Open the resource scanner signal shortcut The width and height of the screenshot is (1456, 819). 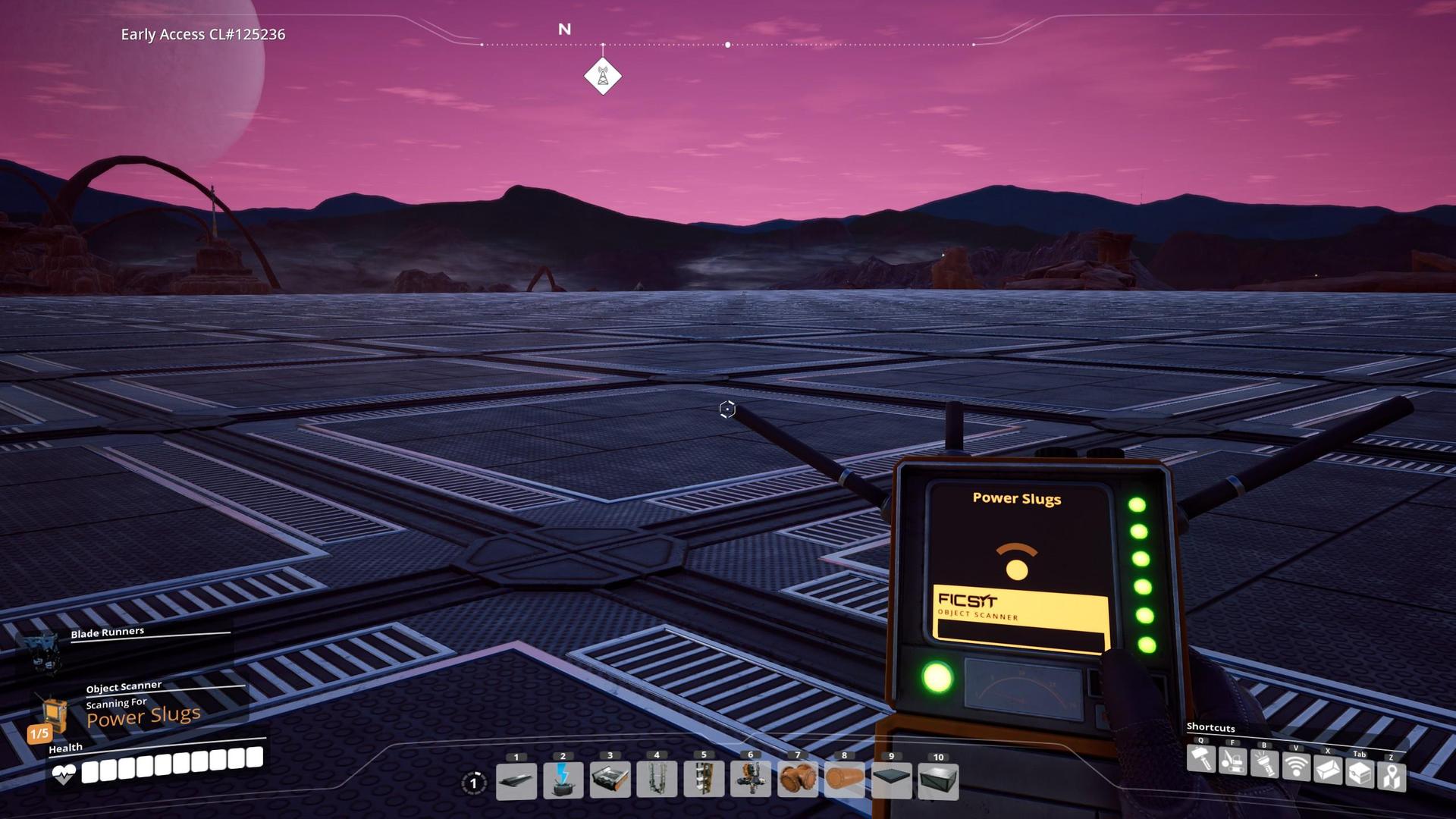tap(1296, 767)
